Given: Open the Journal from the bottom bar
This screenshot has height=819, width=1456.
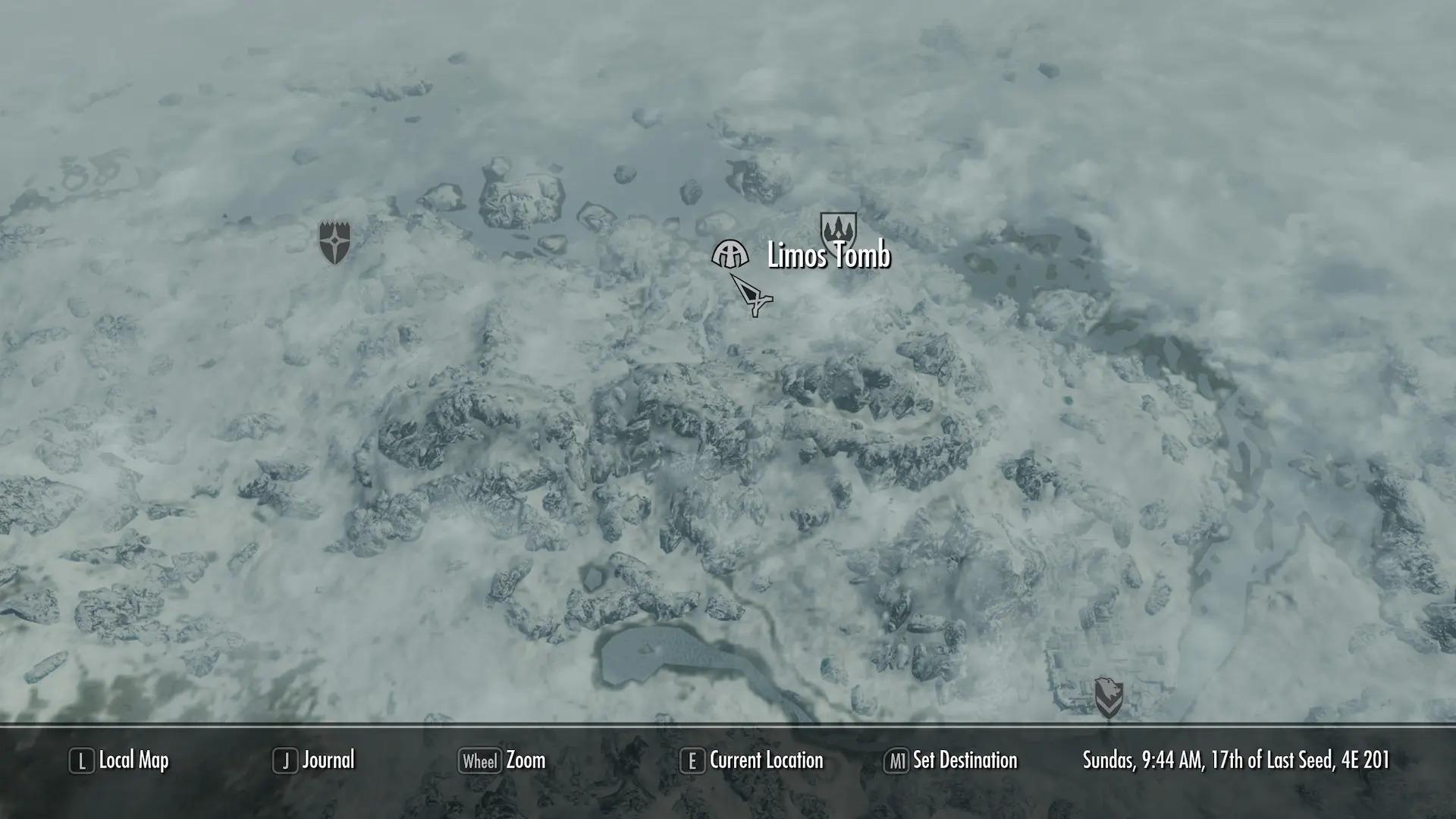Looking at the screenshot, I should point(328,761).
